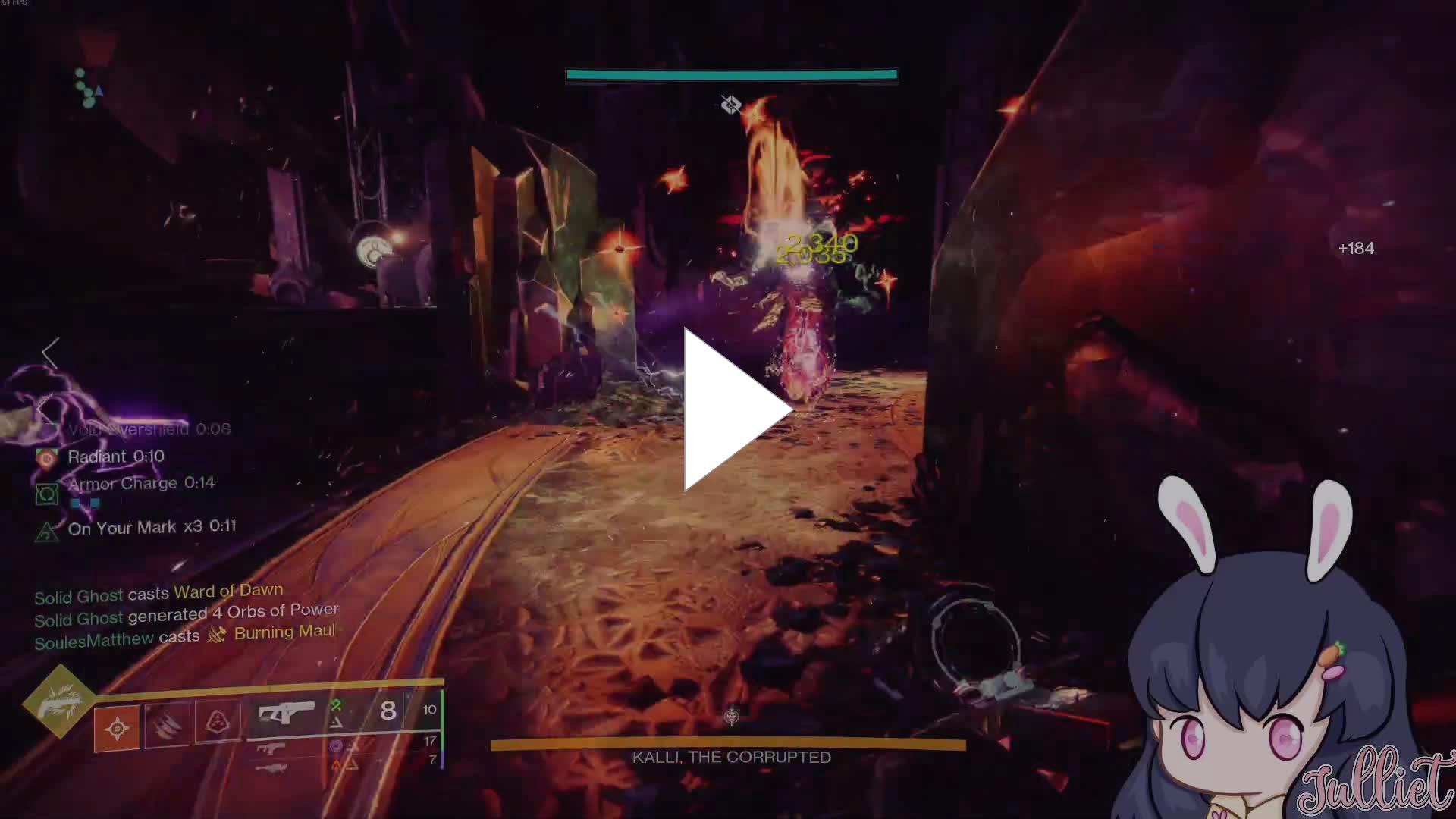Use the throwing knives melee ability icon
Screen dimensions: 1456x819
[168, 724]
